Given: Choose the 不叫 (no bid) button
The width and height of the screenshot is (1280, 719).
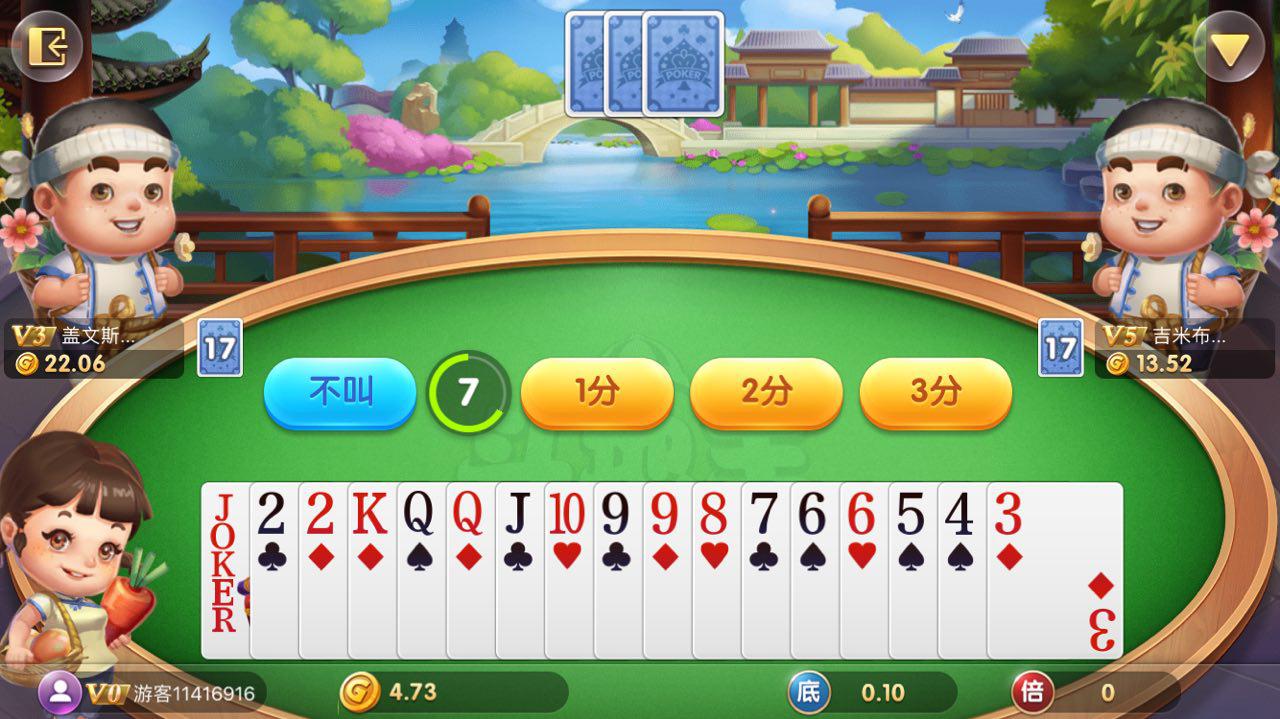Looking at the screenshot, I should 340,393.
